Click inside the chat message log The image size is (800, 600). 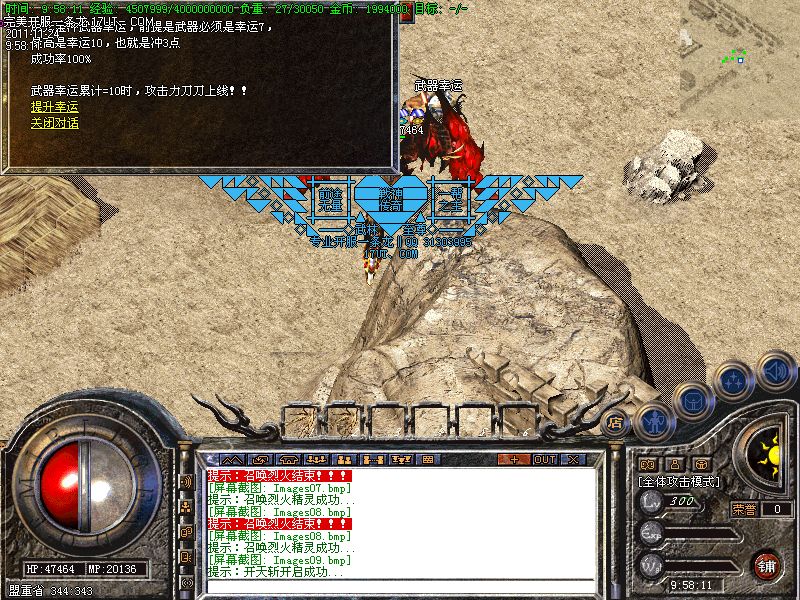coord(400,525)
